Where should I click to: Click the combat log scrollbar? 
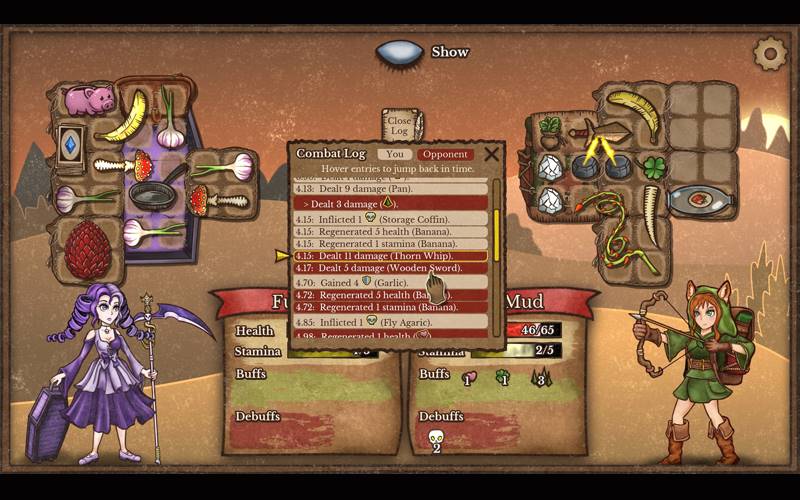coord(495,228)
